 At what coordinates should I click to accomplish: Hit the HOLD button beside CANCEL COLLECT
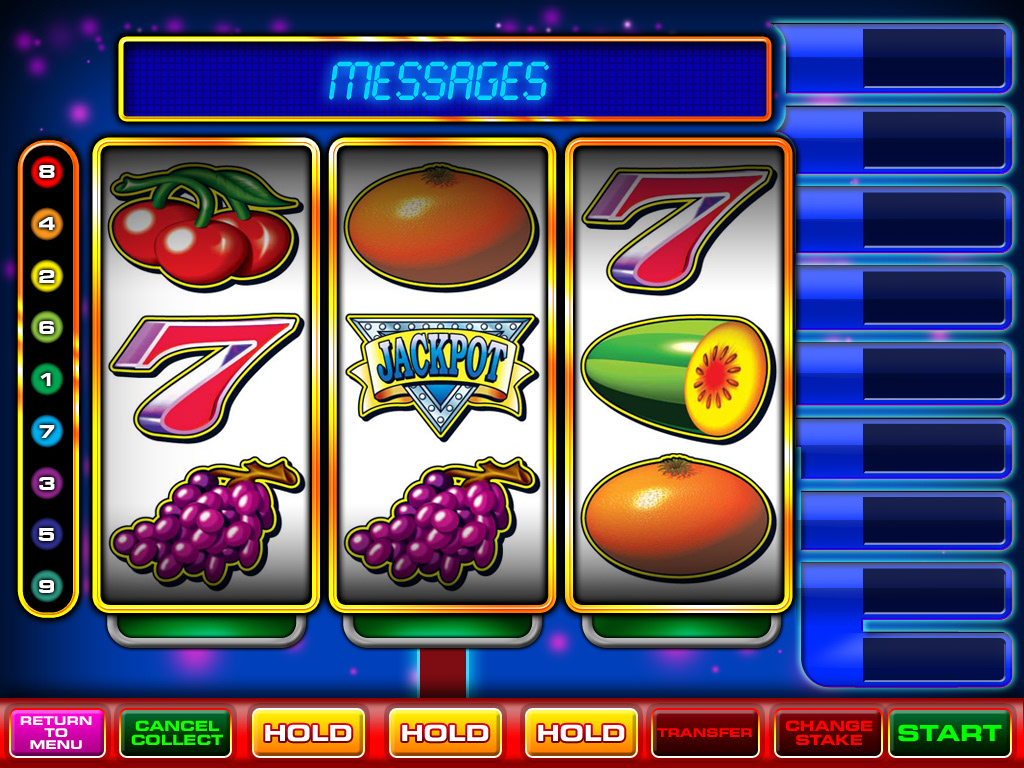point(308,733)
